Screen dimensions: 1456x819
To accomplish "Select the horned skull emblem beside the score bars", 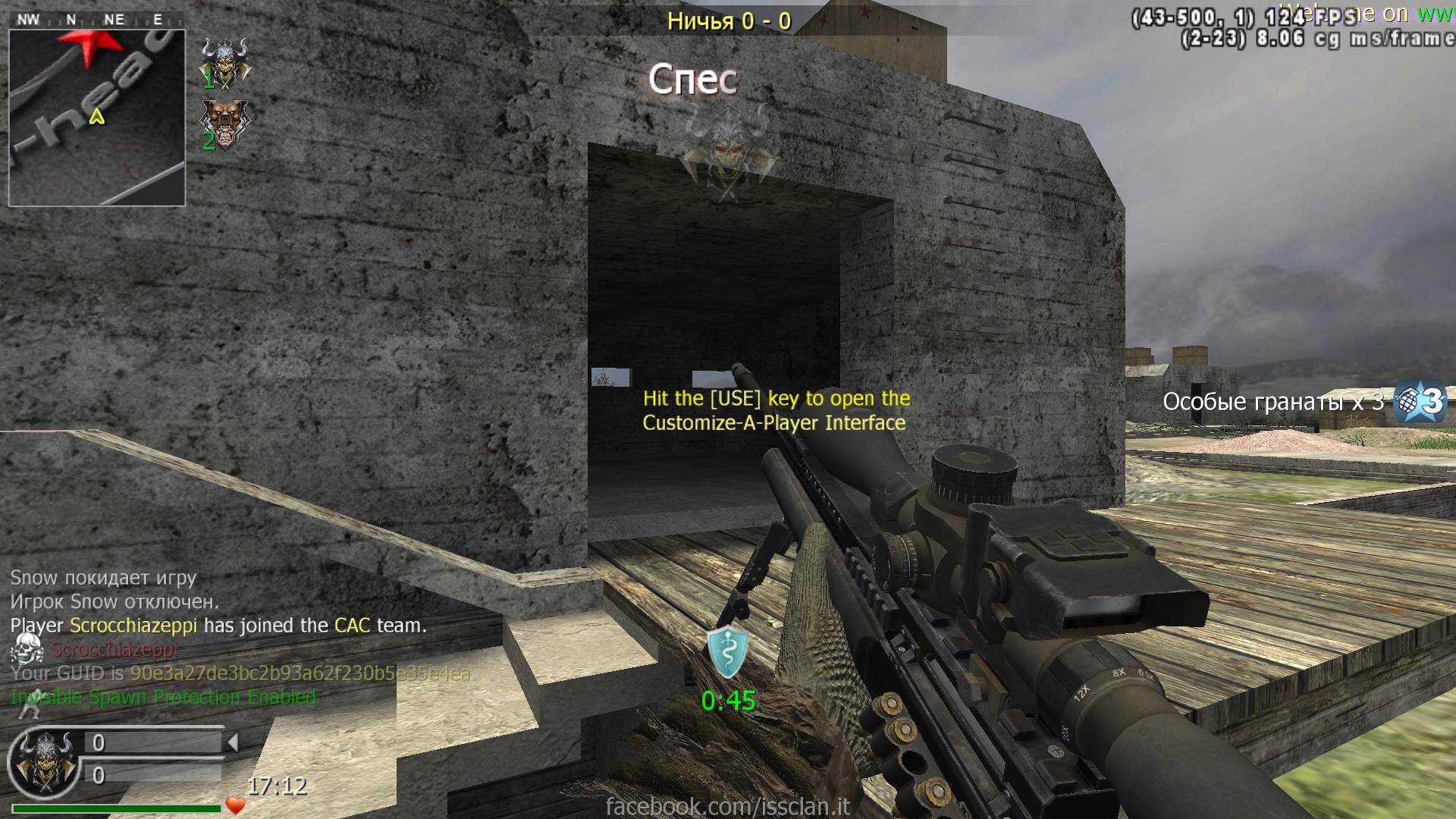I will point(45,761).
